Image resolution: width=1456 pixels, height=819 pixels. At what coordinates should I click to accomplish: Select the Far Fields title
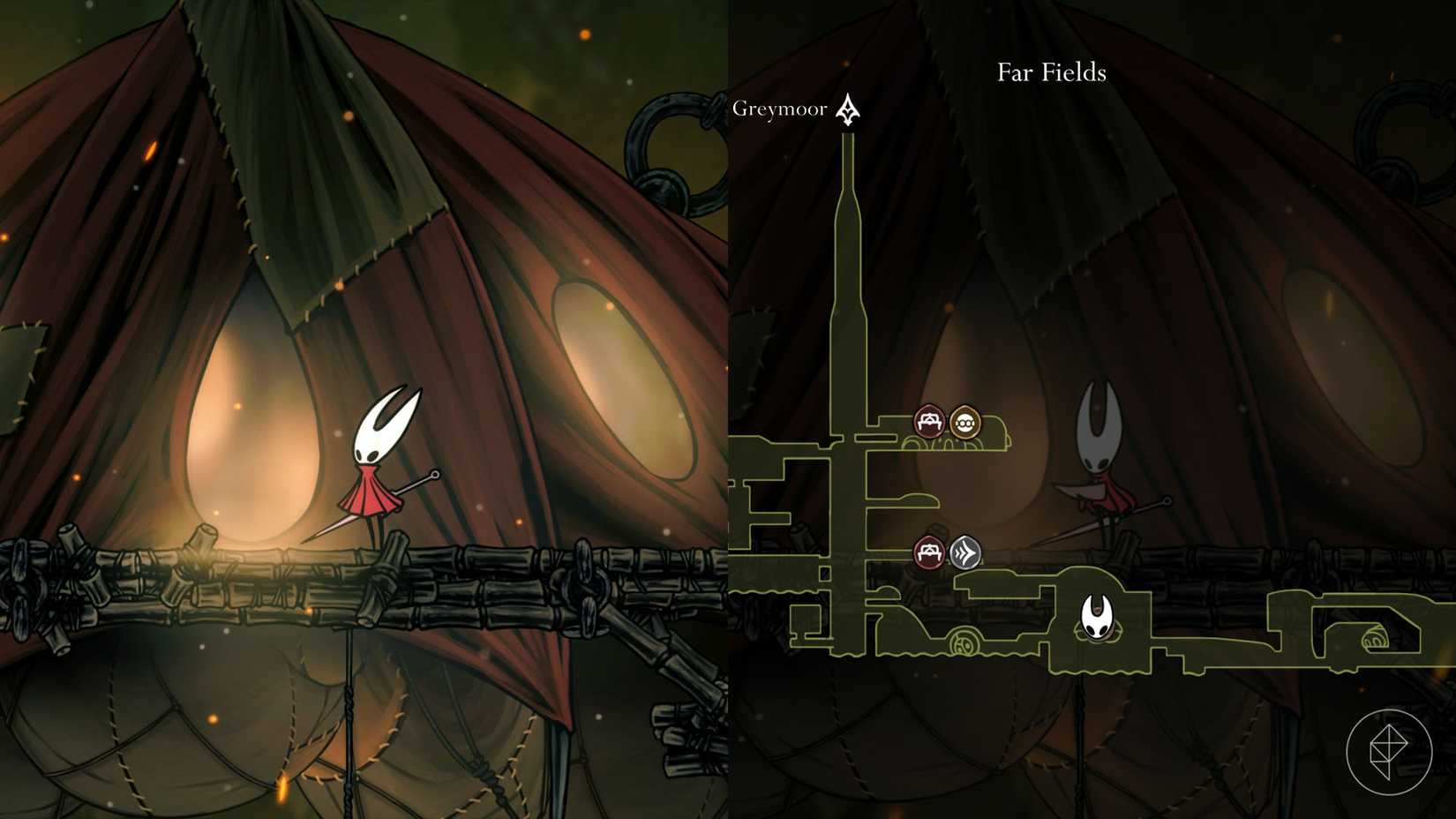click(x=1050, y=73)
